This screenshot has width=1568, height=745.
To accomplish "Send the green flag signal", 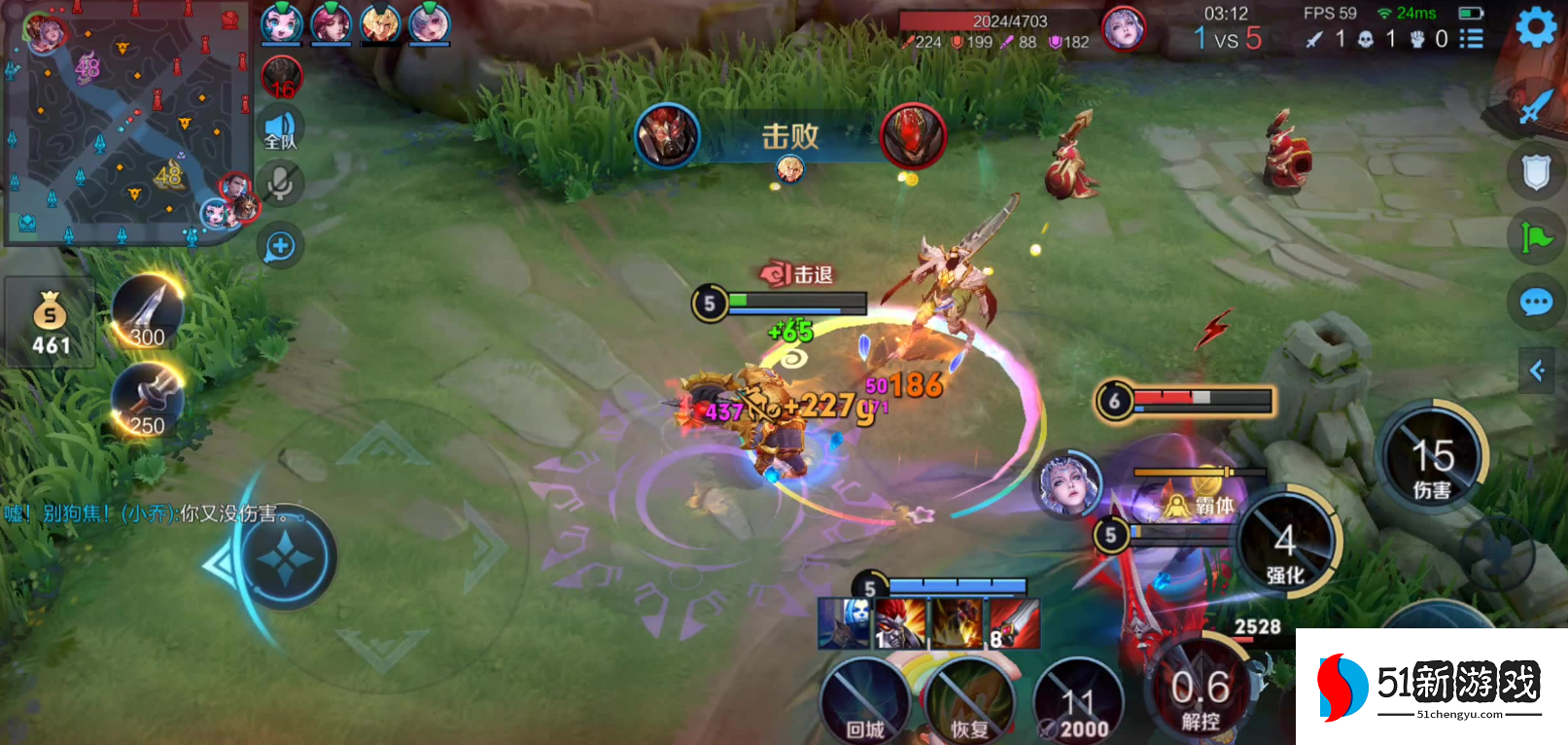I will click(x=1536, y=236).
